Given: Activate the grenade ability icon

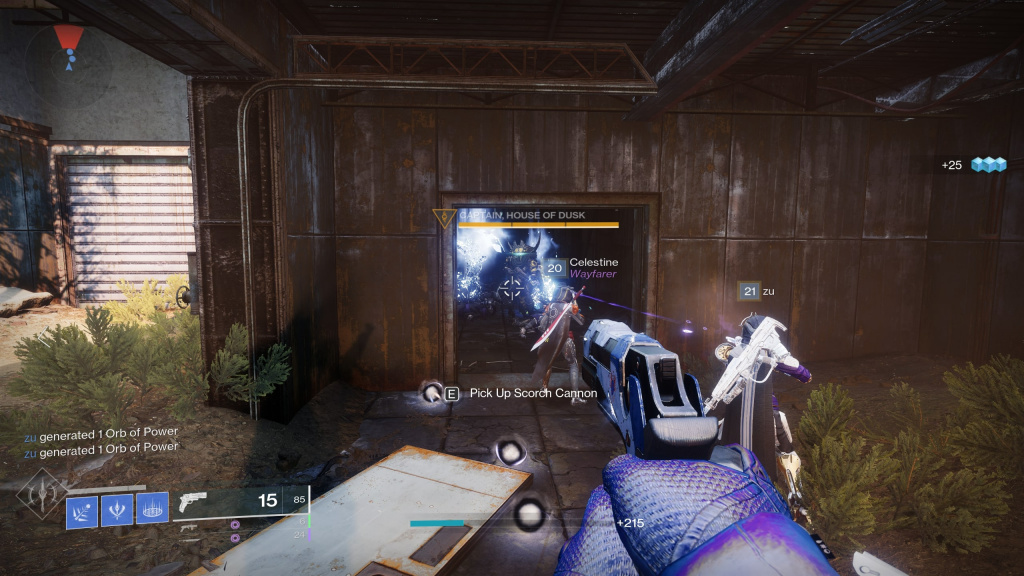Looking at the screenshot, I should click(82, 511).
